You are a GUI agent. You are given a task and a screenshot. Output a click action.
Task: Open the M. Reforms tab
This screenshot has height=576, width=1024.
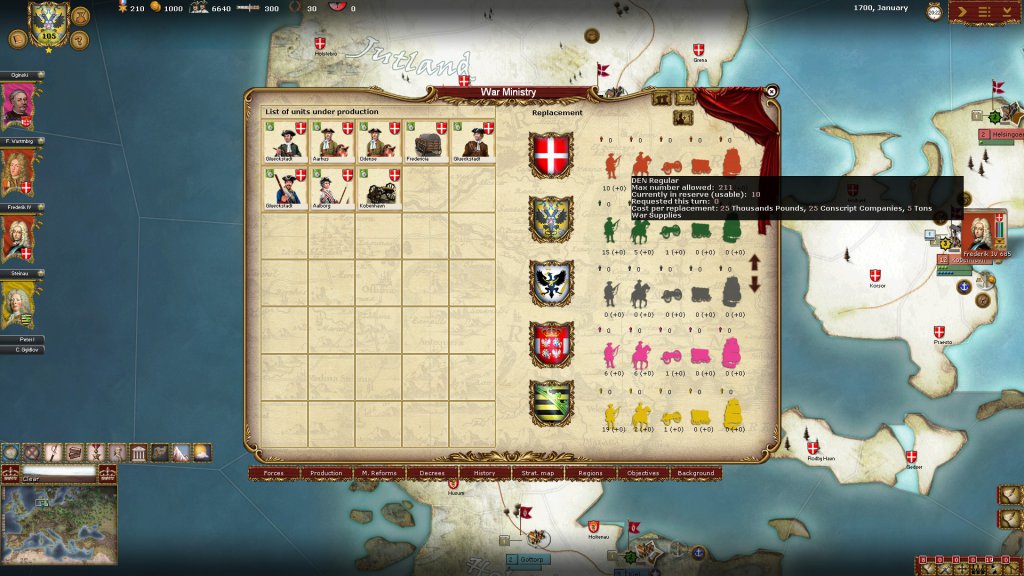point(379,473)
